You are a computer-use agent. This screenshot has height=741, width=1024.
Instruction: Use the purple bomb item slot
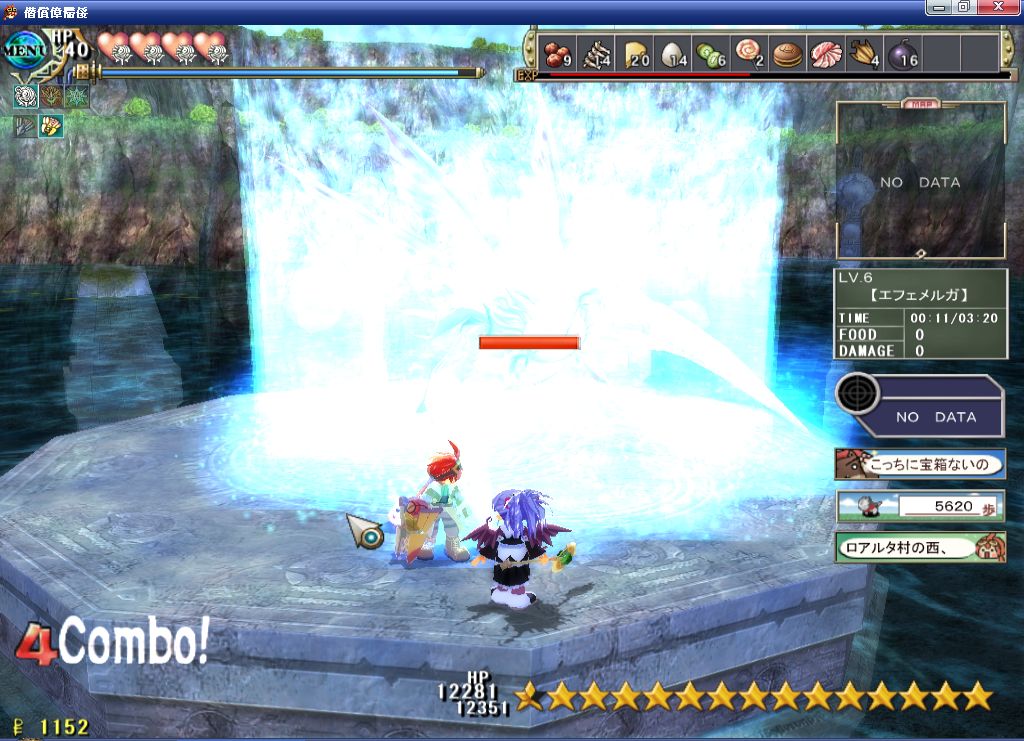(x=903, y=53)
